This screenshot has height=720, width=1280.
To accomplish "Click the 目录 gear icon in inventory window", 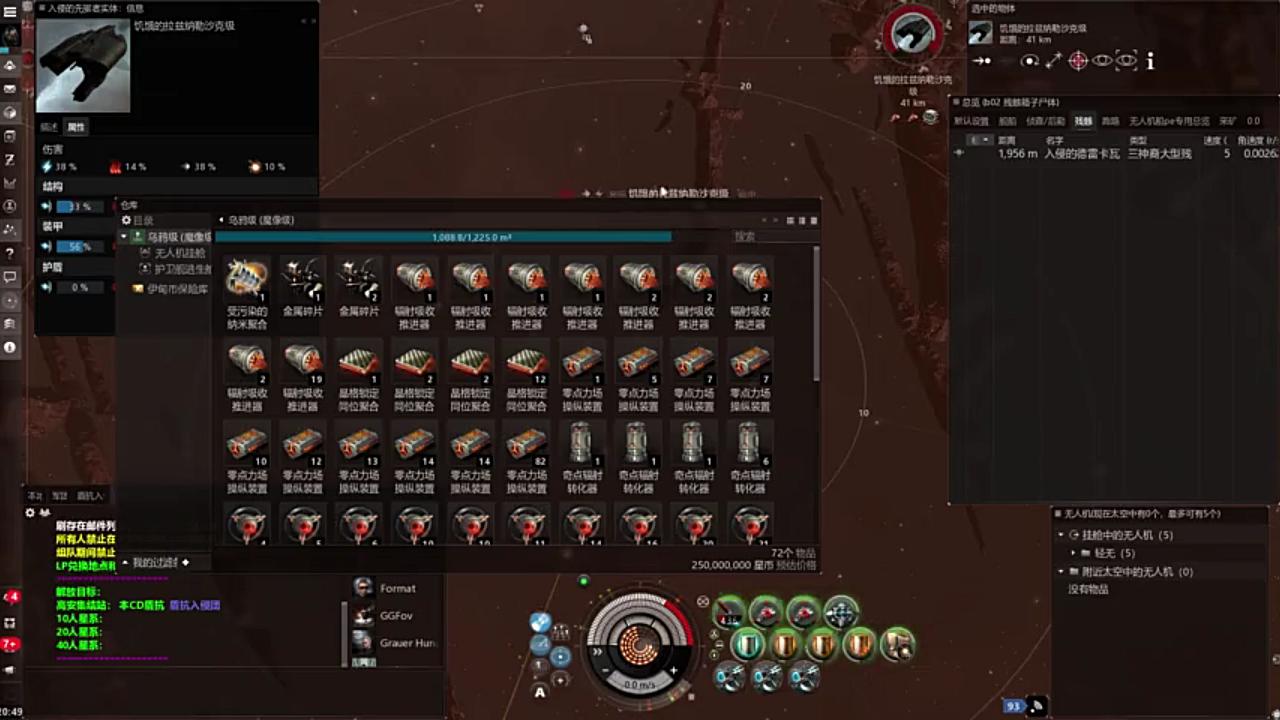I will pyautogui.click(x=124, y=220).
